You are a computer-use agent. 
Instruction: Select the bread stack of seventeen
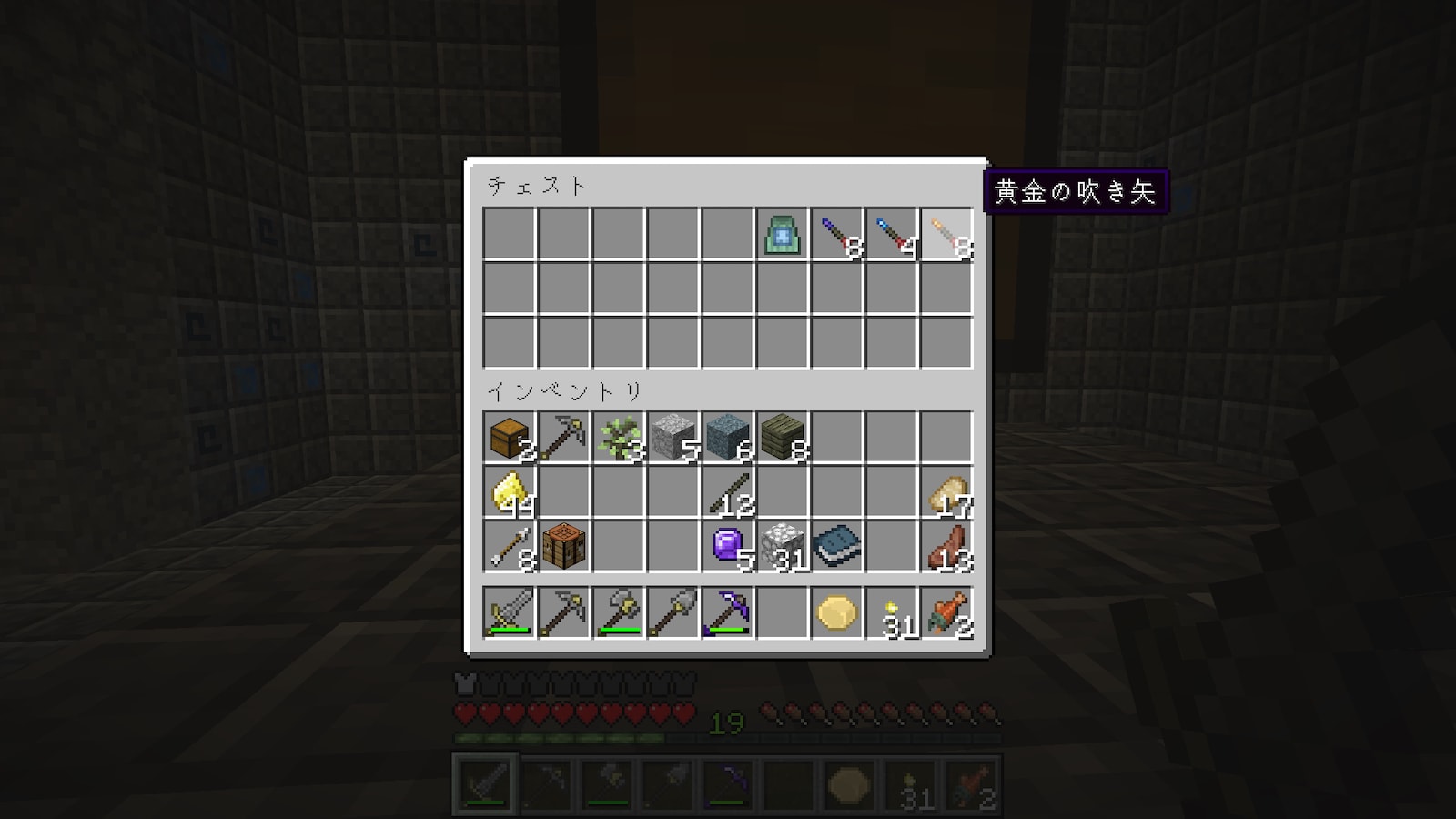[946, 492]
